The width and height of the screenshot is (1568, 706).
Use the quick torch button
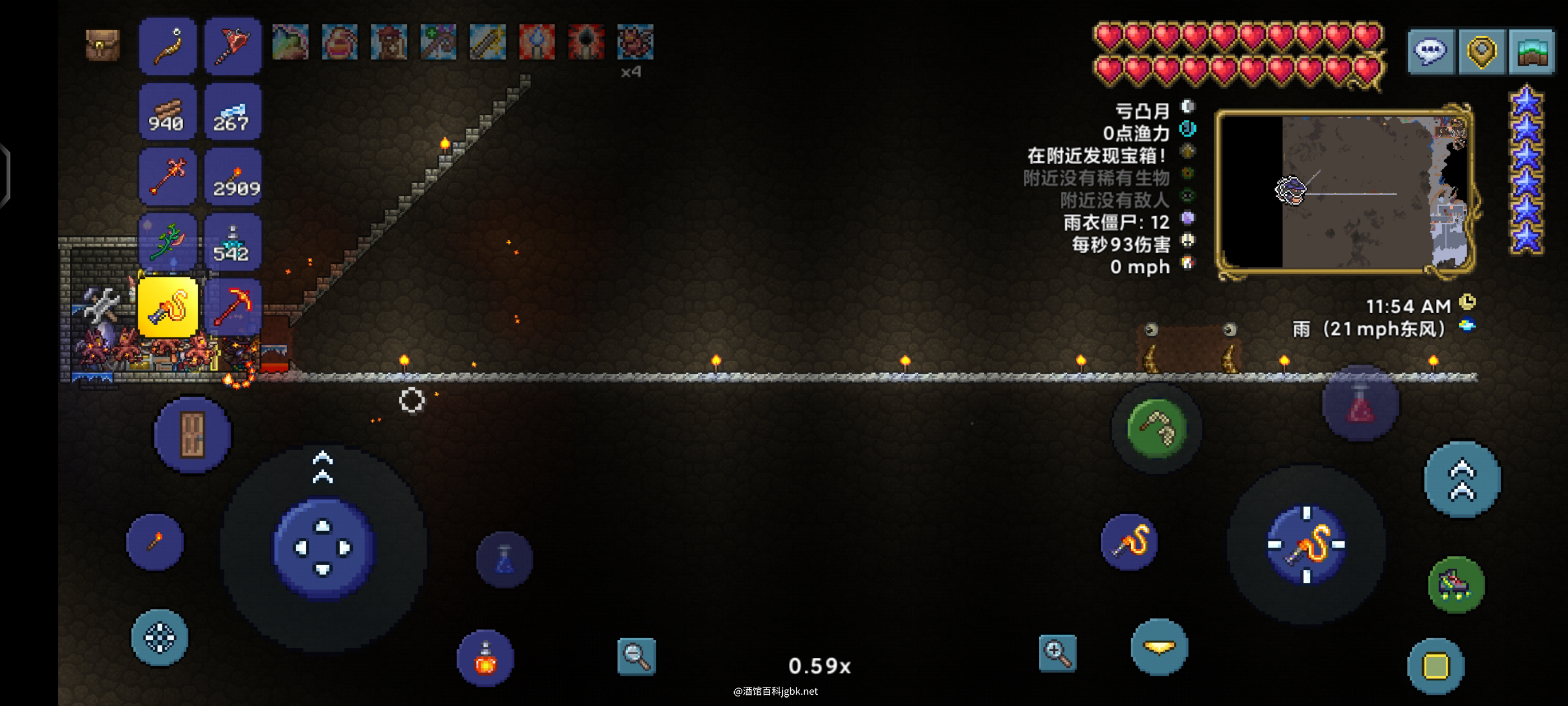(155, 541)
